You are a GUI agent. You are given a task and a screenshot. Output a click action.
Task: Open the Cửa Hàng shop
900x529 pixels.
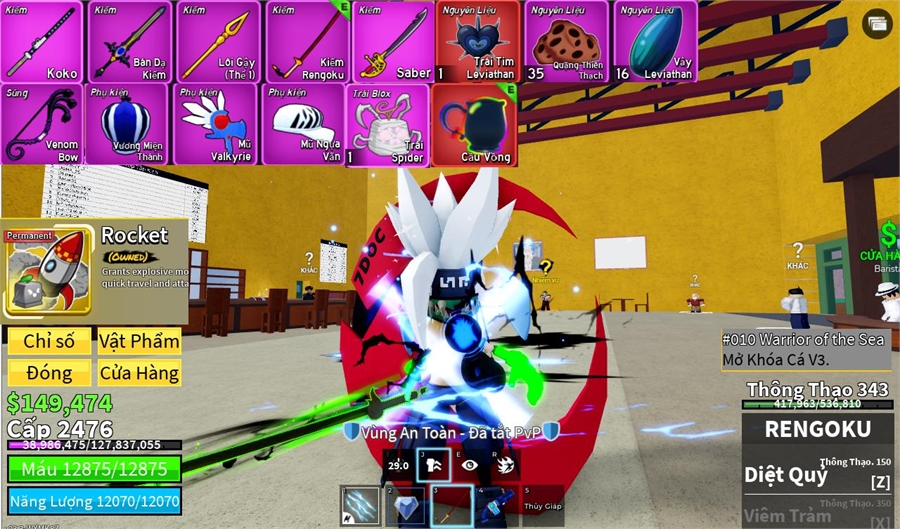tap(139, 373)
